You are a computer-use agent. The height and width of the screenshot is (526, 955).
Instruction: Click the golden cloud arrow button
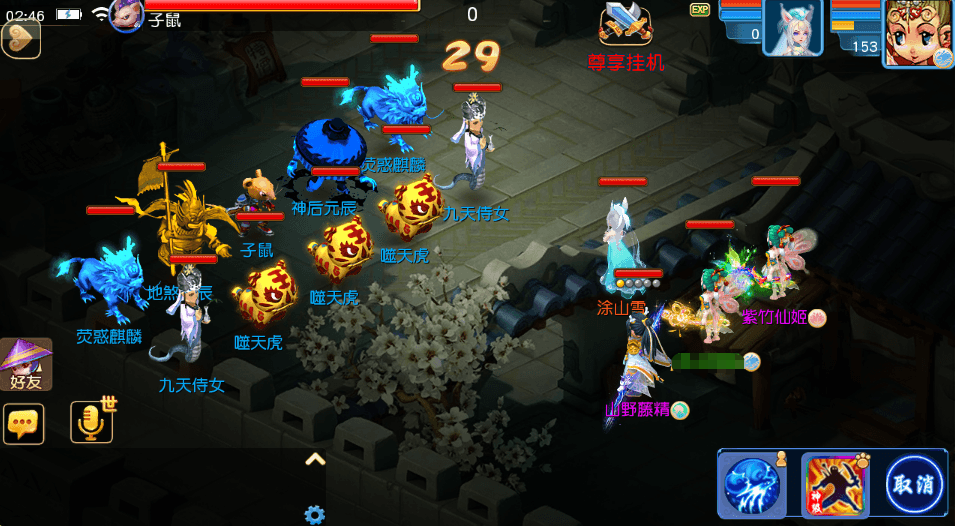click(20, 40)
